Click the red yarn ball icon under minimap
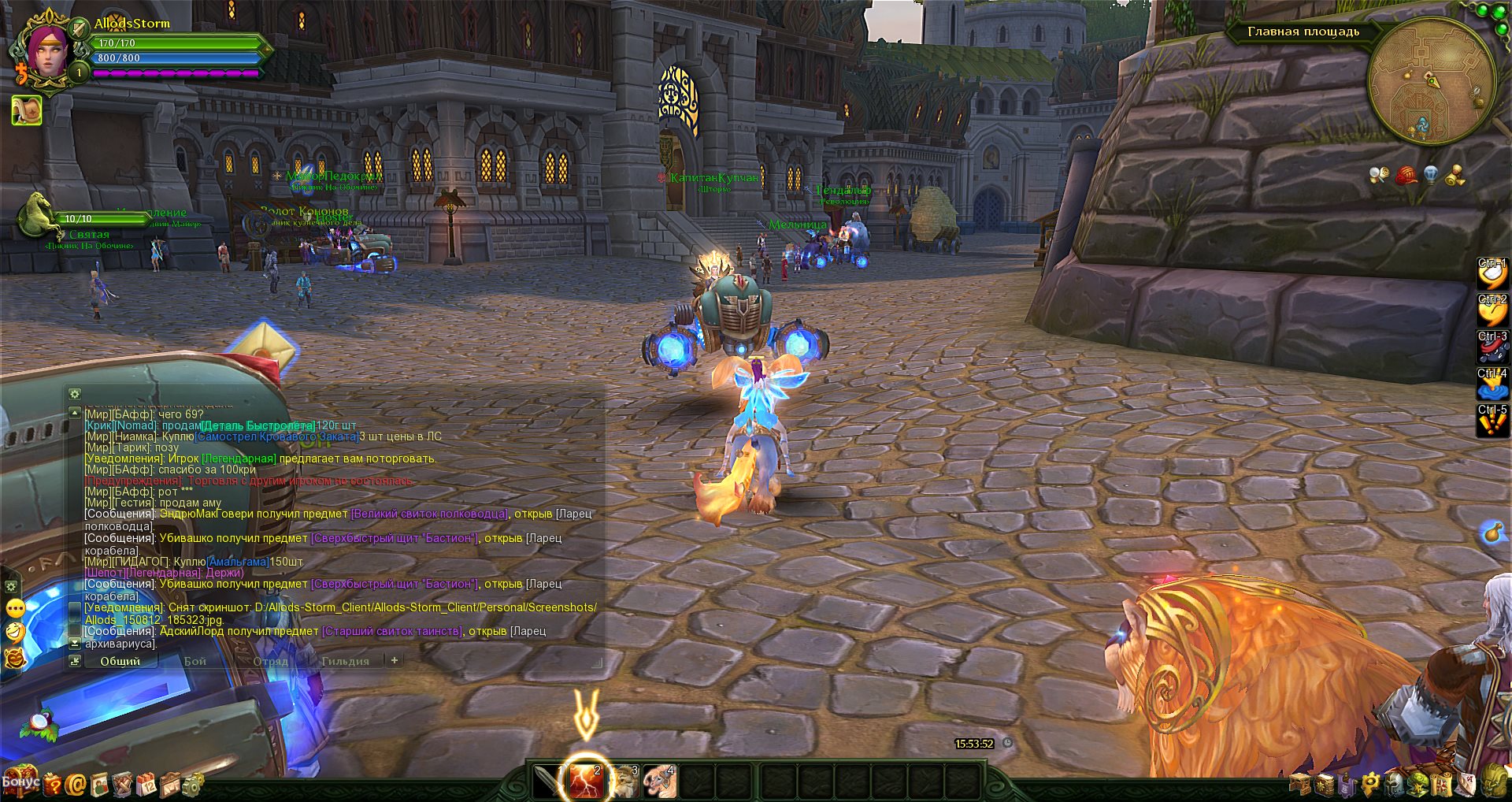The height and width of the screenshot is (802, 1512). click(1406, 175)
